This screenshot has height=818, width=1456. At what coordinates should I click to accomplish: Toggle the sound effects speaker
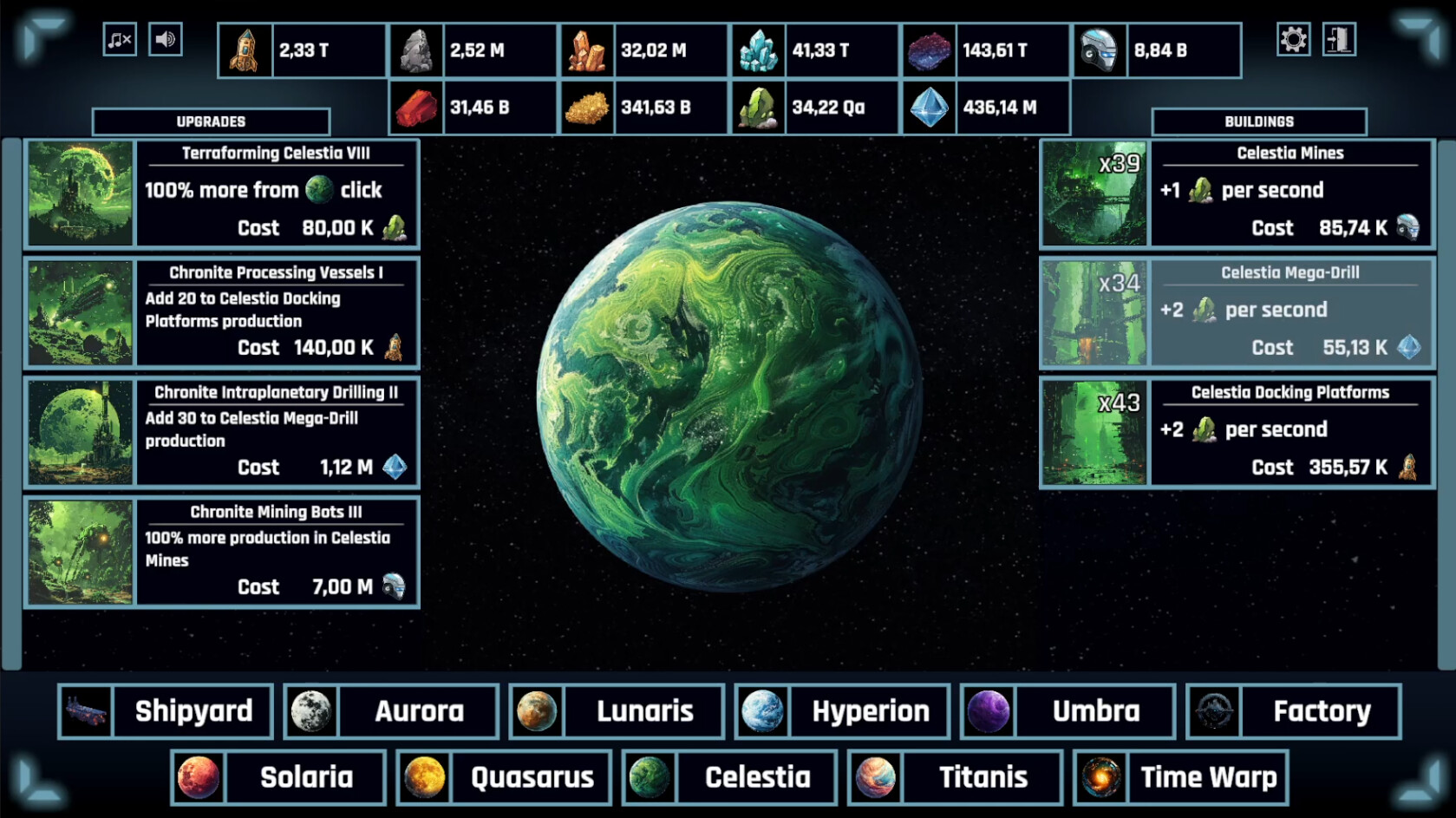click(x=166, y=39)
